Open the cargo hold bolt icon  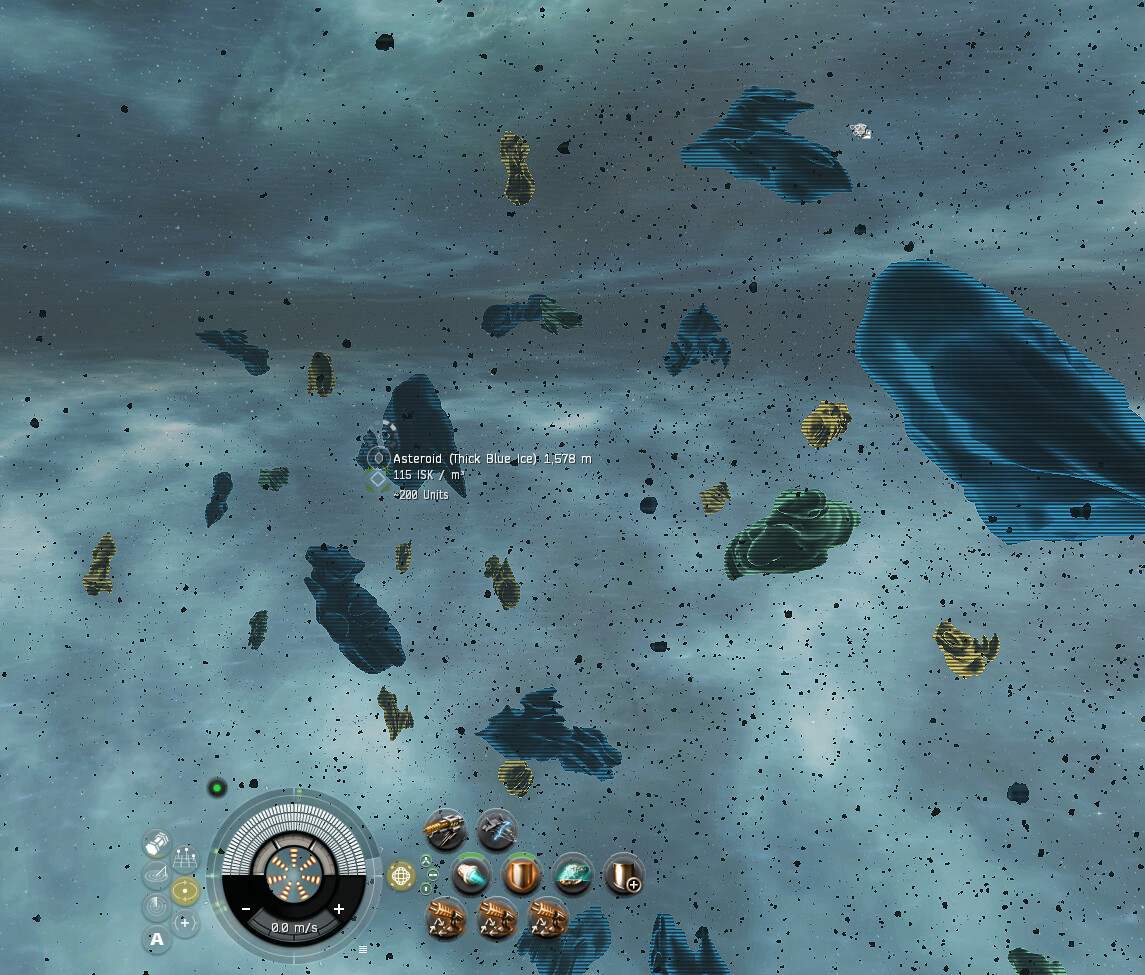(156, 844)
